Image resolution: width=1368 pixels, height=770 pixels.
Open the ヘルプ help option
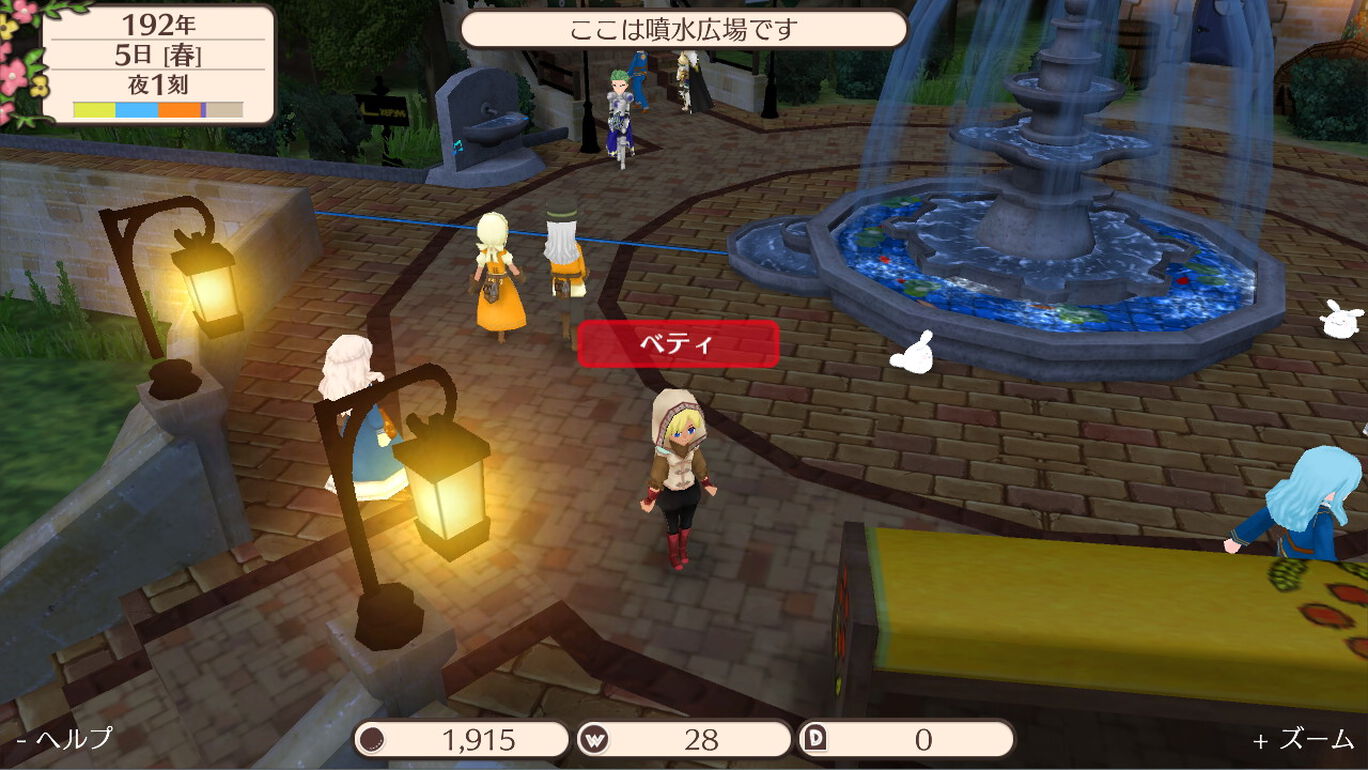[x=65, y=739]
